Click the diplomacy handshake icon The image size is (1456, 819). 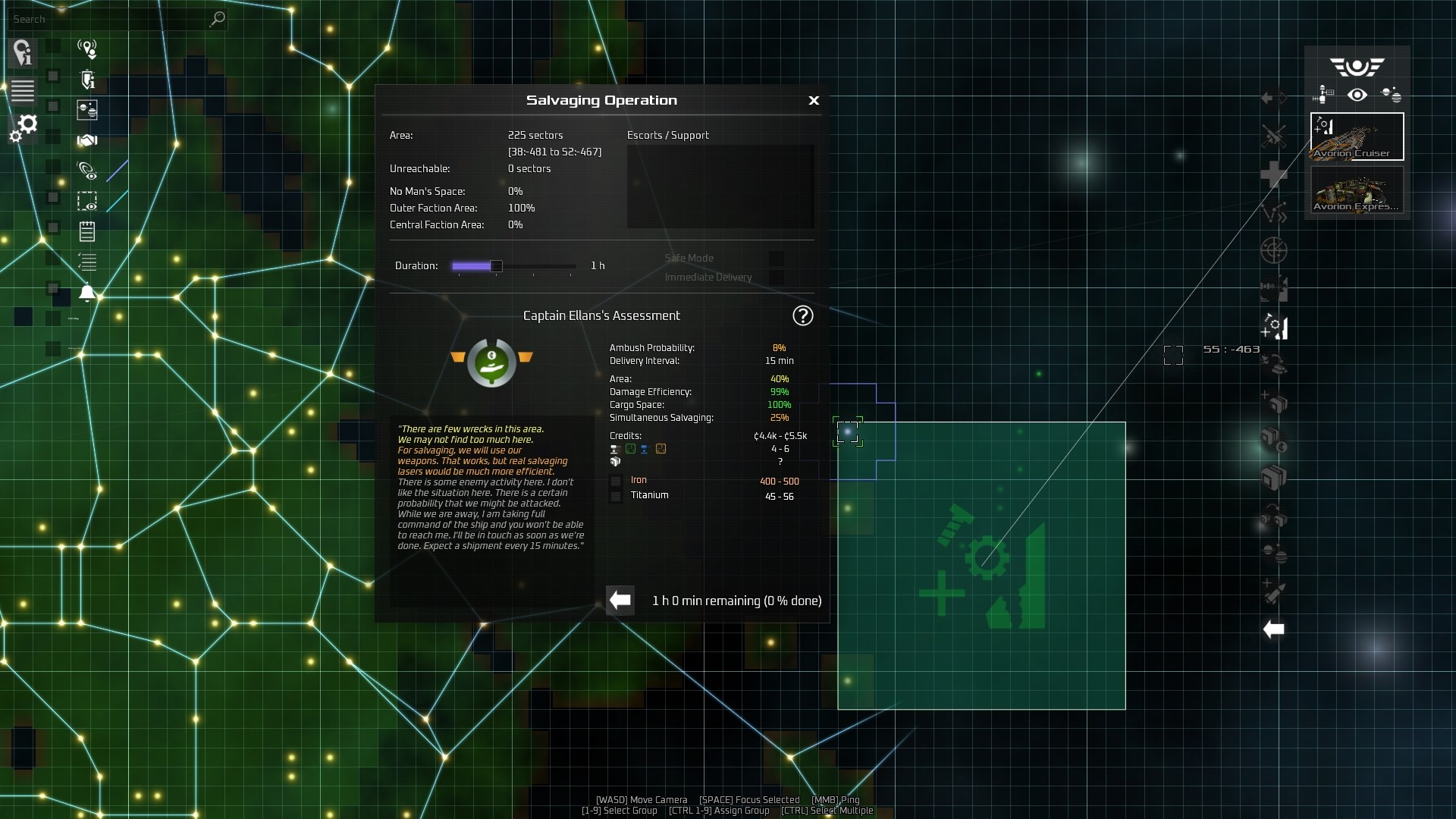(87, 140)
